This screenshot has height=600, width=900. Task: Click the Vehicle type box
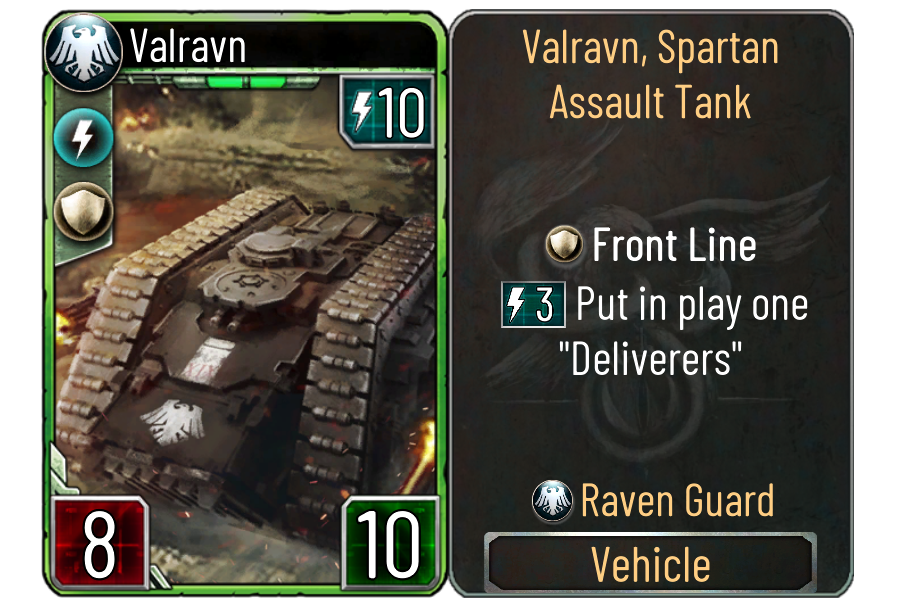pos(651,564)
